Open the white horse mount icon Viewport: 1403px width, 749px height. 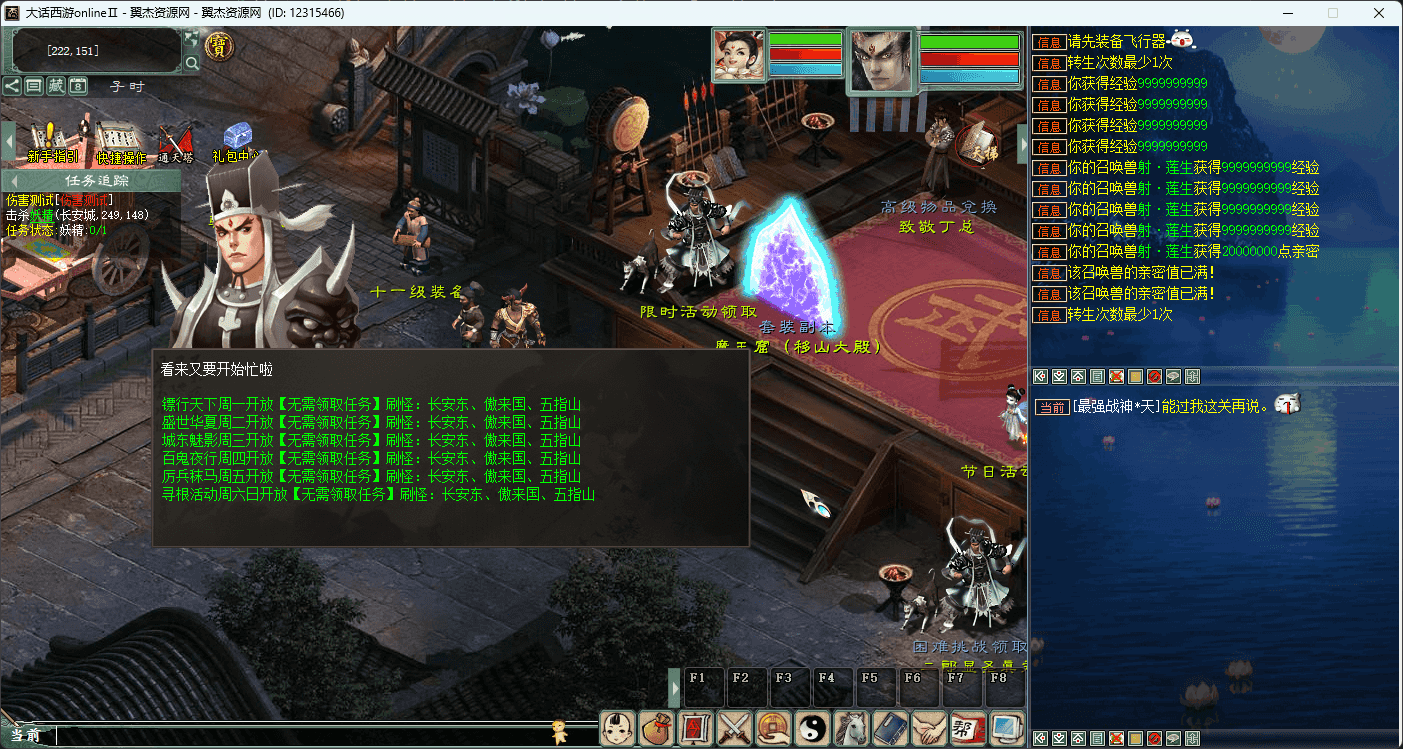(851, 727)
